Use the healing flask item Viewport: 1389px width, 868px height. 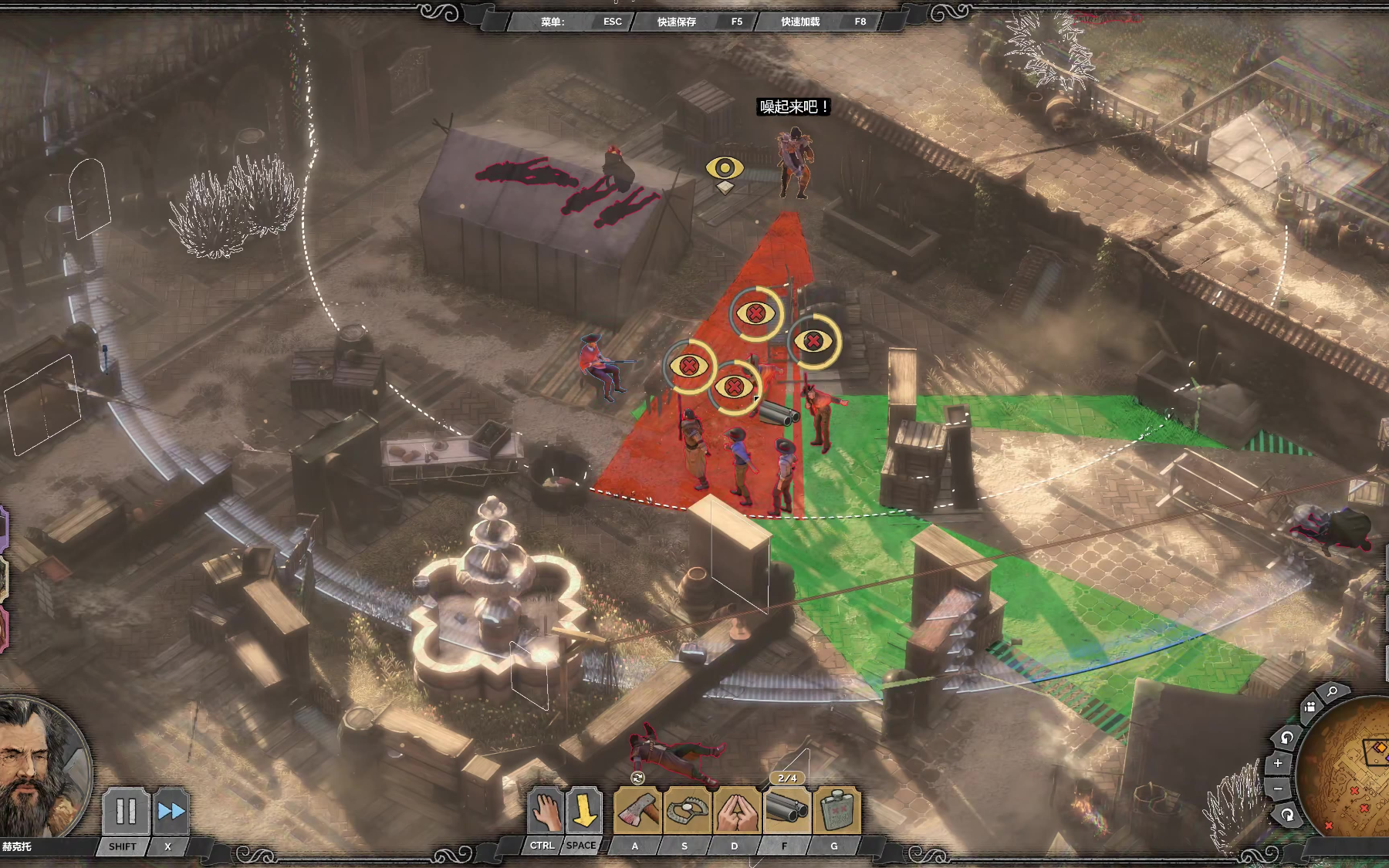836,812
